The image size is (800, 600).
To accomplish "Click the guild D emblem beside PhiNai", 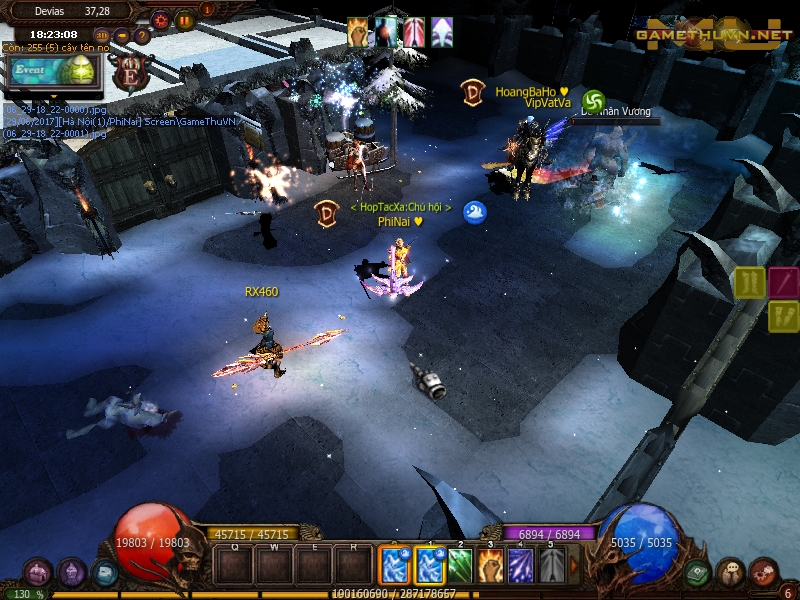I will click(326, 213).
